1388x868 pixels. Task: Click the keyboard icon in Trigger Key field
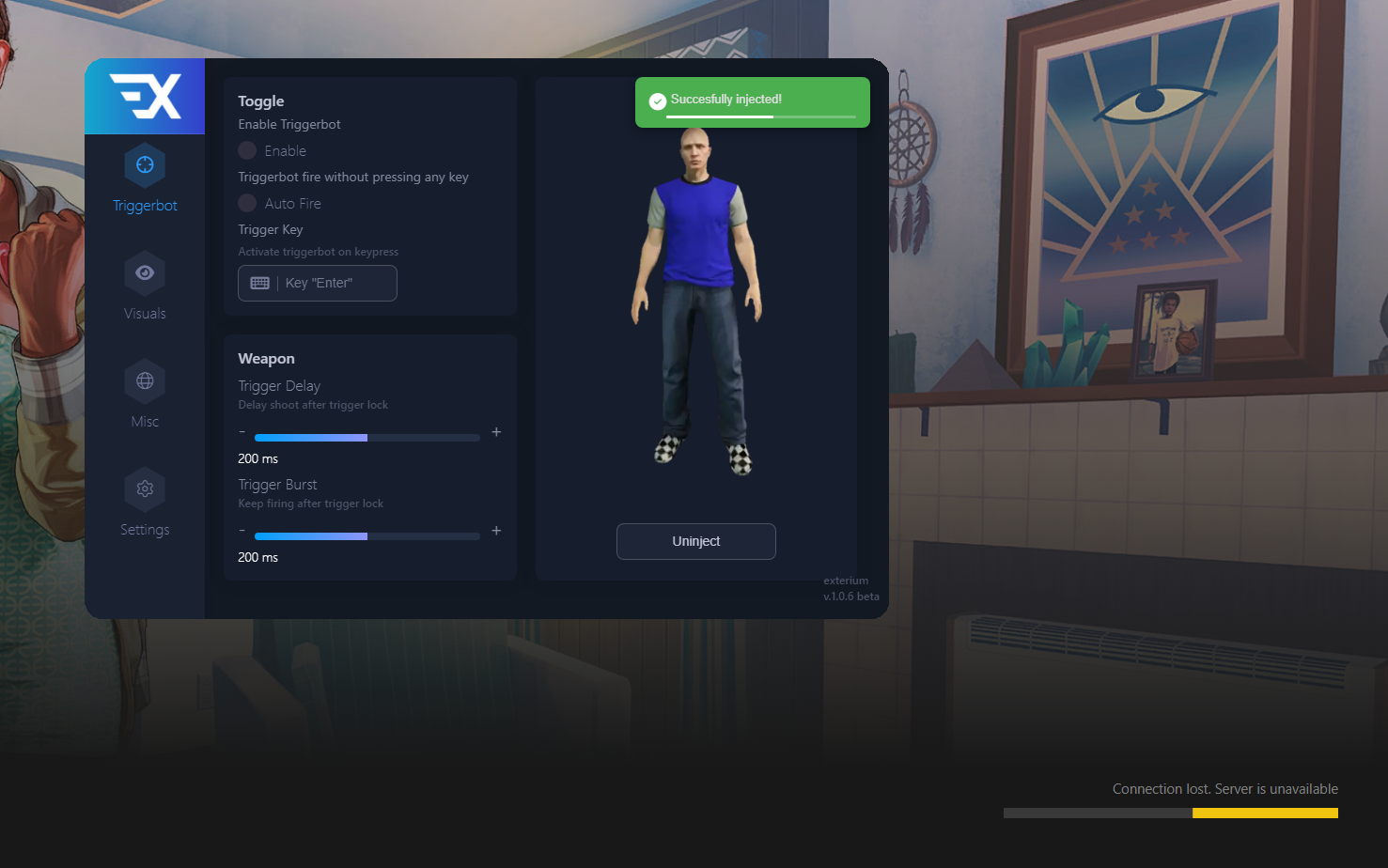[258, 282]
